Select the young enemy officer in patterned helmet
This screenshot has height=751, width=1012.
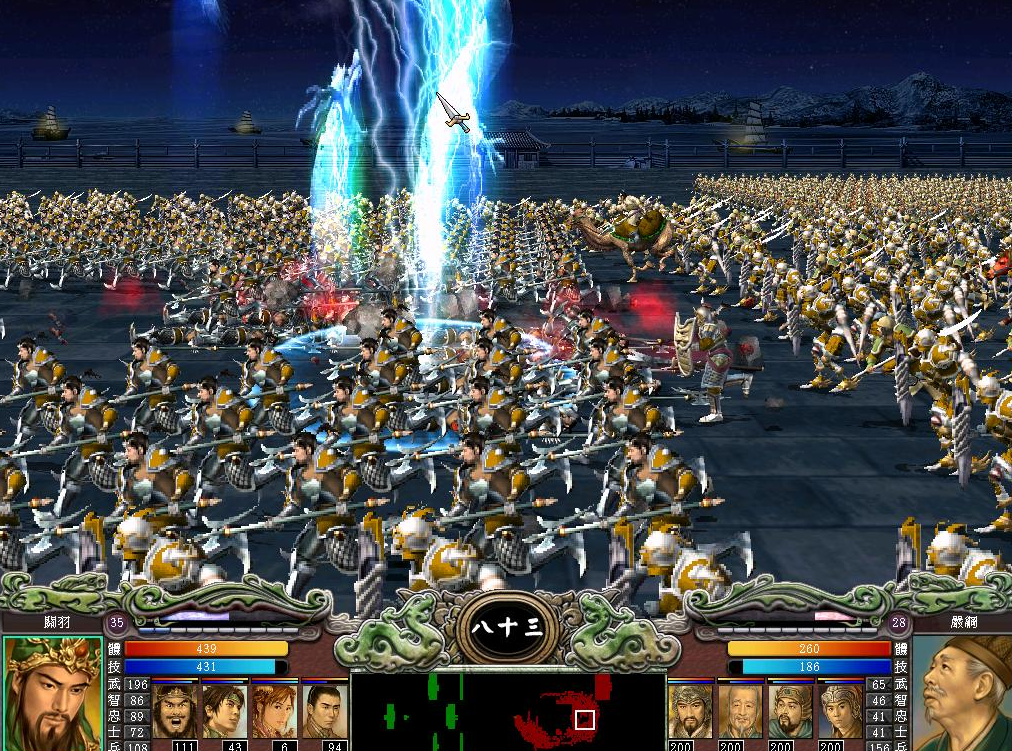click(840, 710)
